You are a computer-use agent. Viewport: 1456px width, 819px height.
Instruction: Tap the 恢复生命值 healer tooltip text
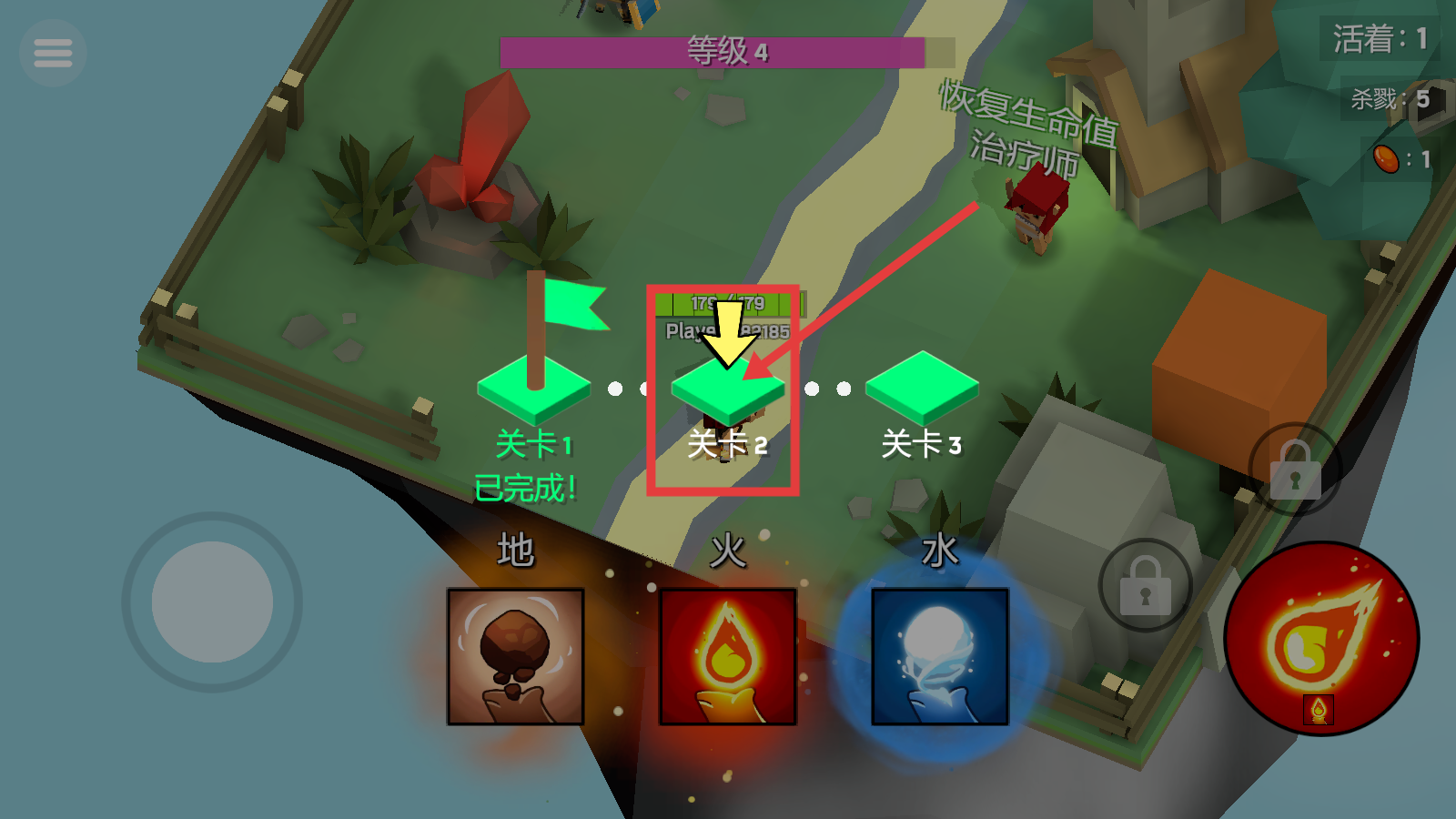tap(1026, 105)
